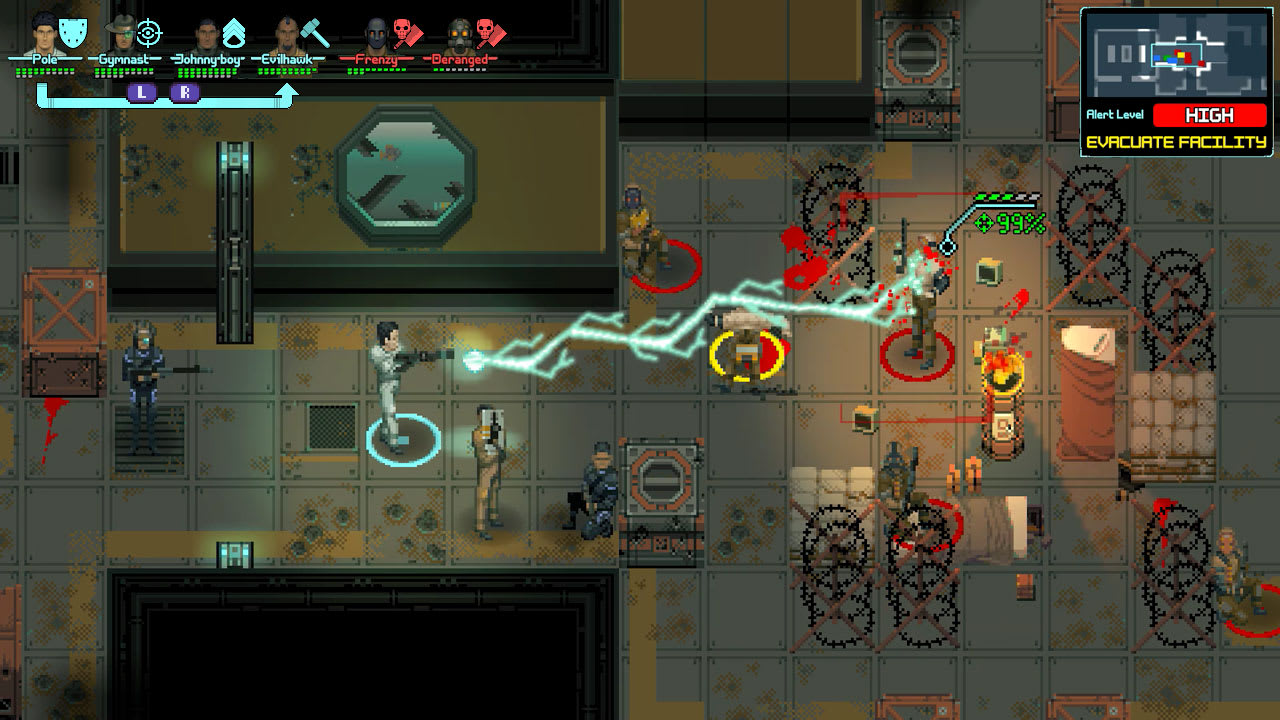Click Evilhawk's health bar segments

coord(284,72)
